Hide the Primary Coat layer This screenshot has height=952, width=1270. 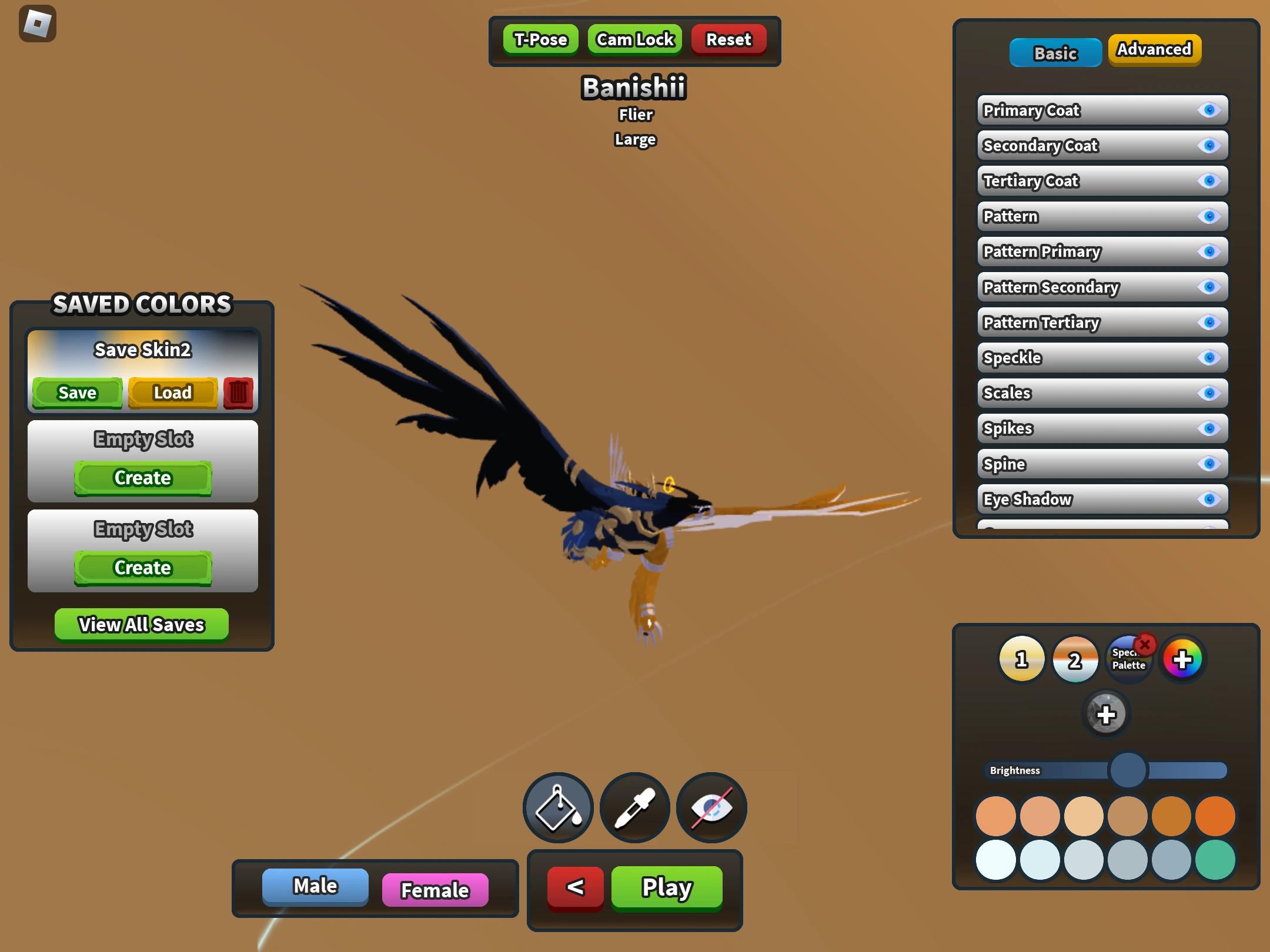coord(1208,109)
